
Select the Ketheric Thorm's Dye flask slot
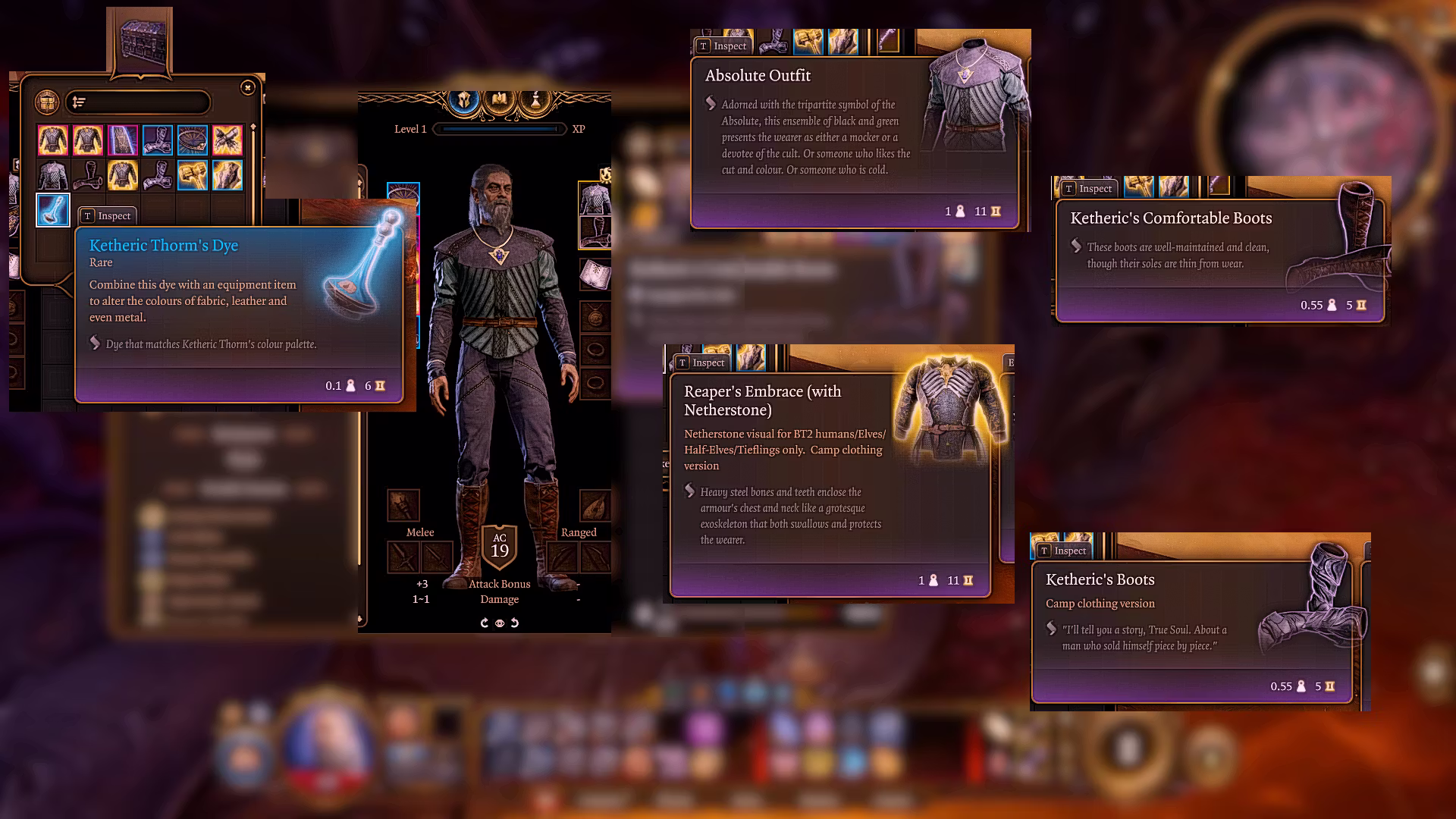click(x=53, y=210)
